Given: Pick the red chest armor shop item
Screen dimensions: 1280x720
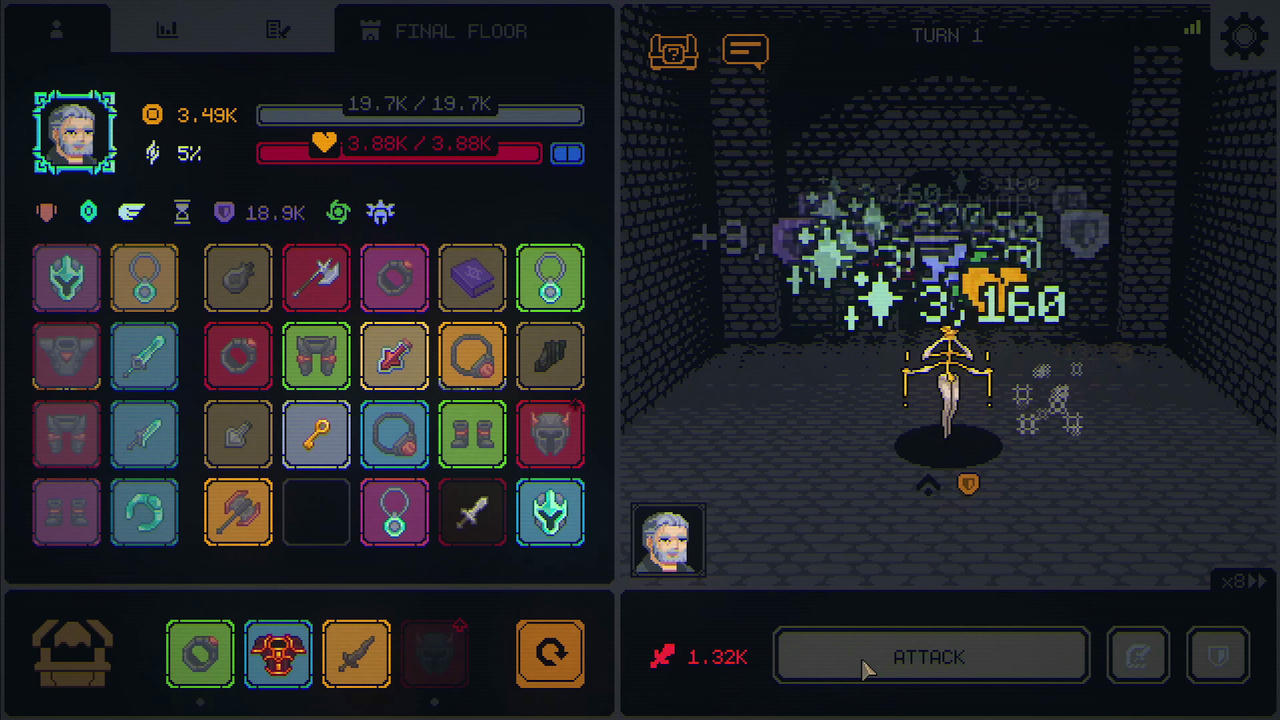Looking at the screenshot, I should [278, 654].
